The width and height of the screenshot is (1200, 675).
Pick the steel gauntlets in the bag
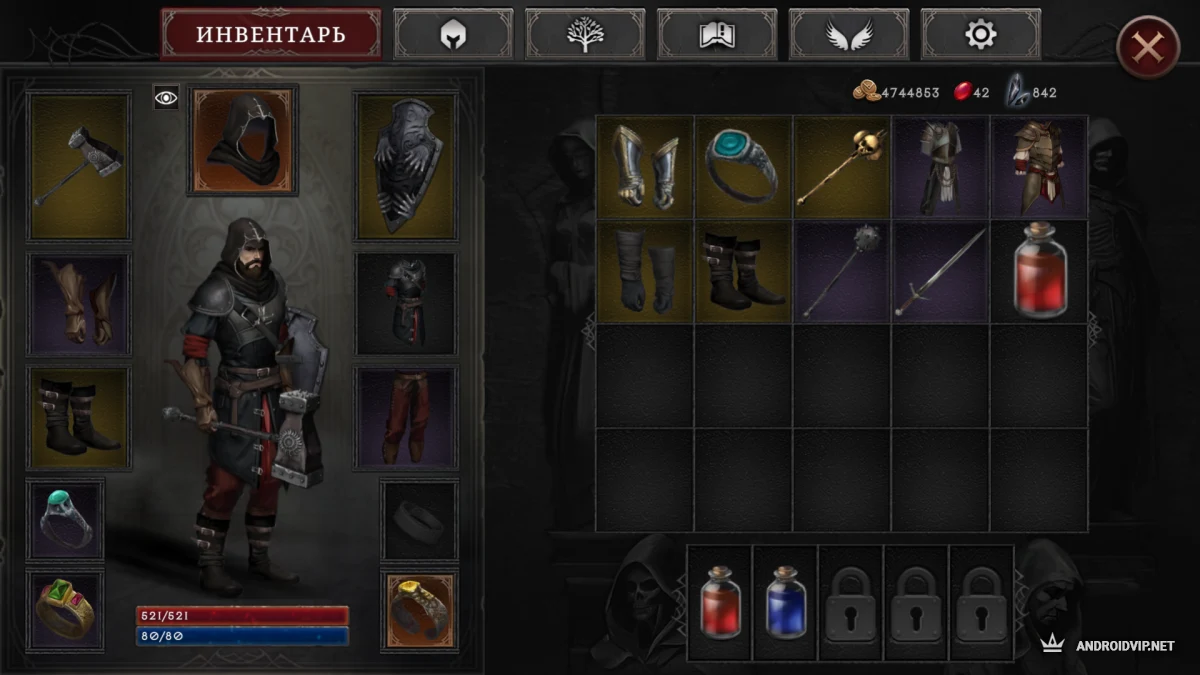[645, 166]
